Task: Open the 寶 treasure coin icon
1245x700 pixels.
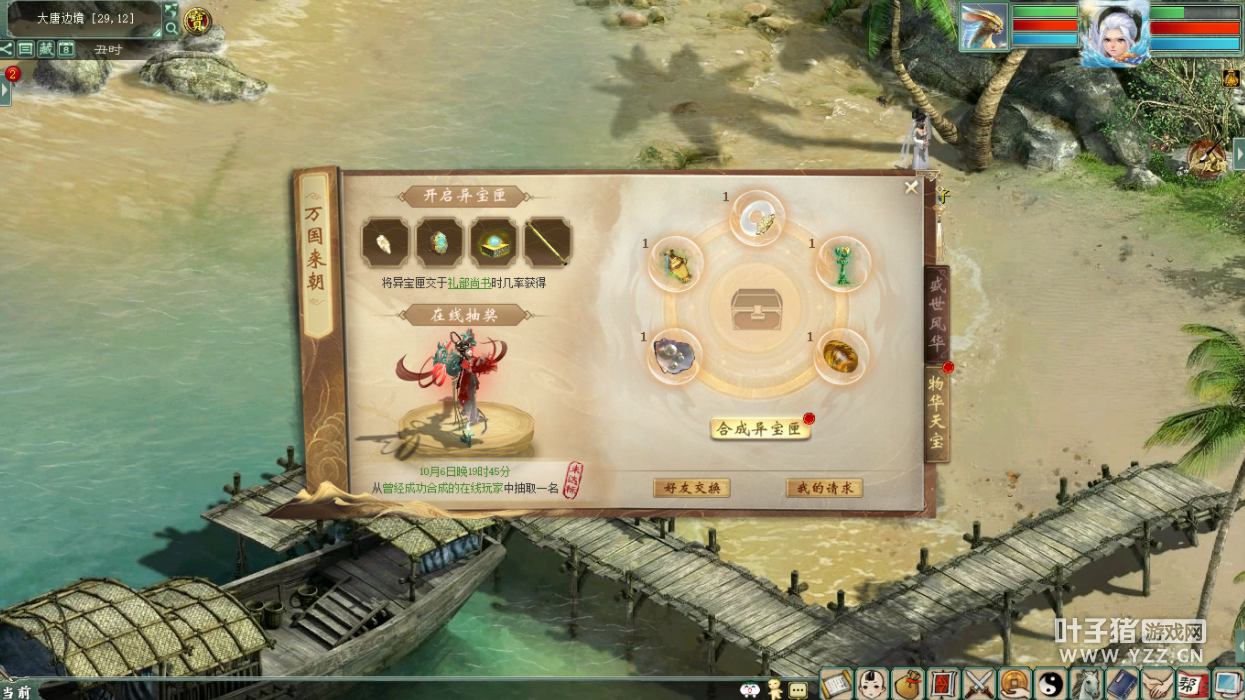Action: [196, 20]
